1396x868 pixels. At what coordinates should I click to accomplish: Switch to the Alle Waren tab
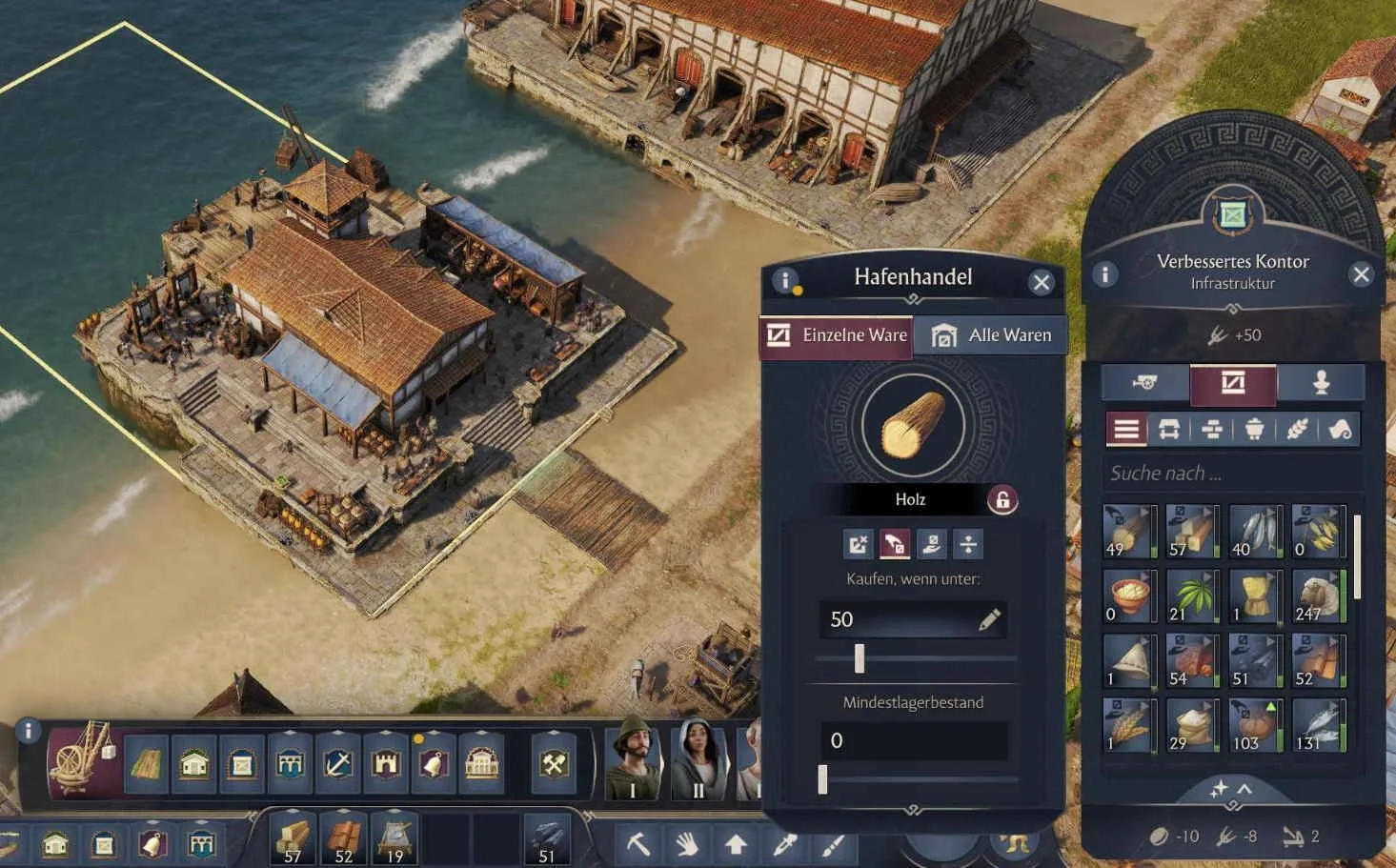[x=990, y=335]
